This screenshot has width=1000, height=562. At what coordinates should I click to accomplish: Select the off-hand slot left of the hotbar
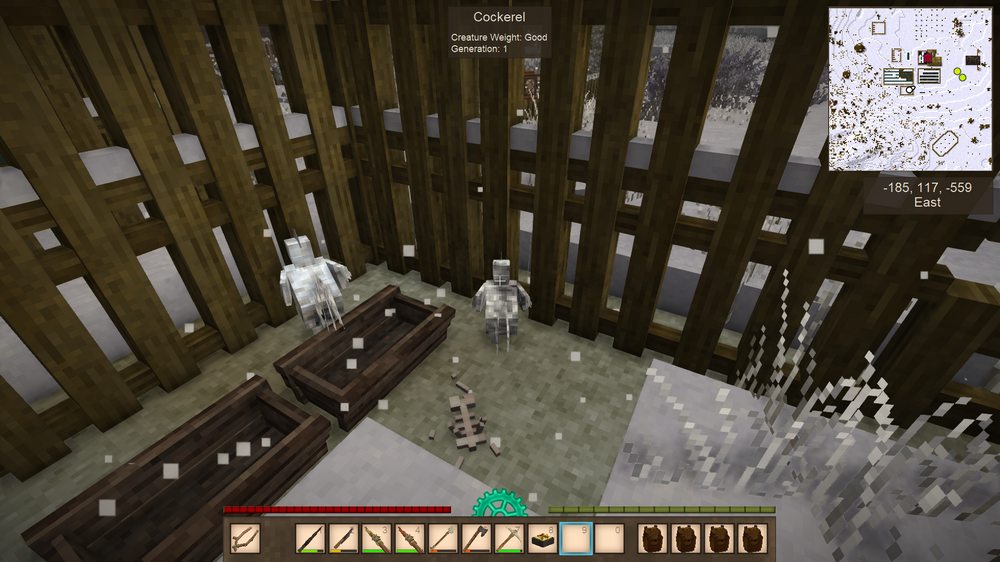pos(245,539)
